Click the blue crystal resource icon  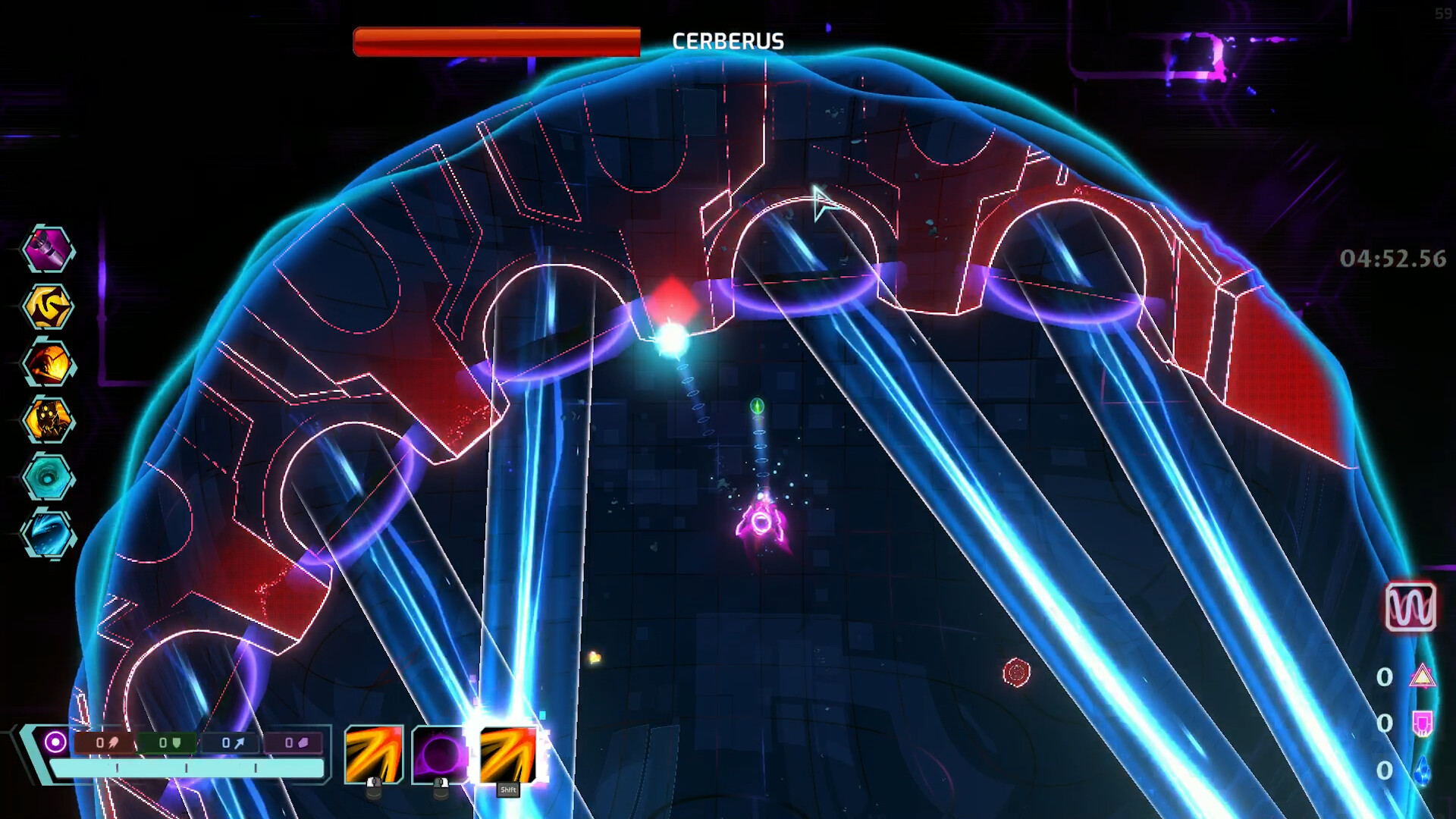(1423, 768)
